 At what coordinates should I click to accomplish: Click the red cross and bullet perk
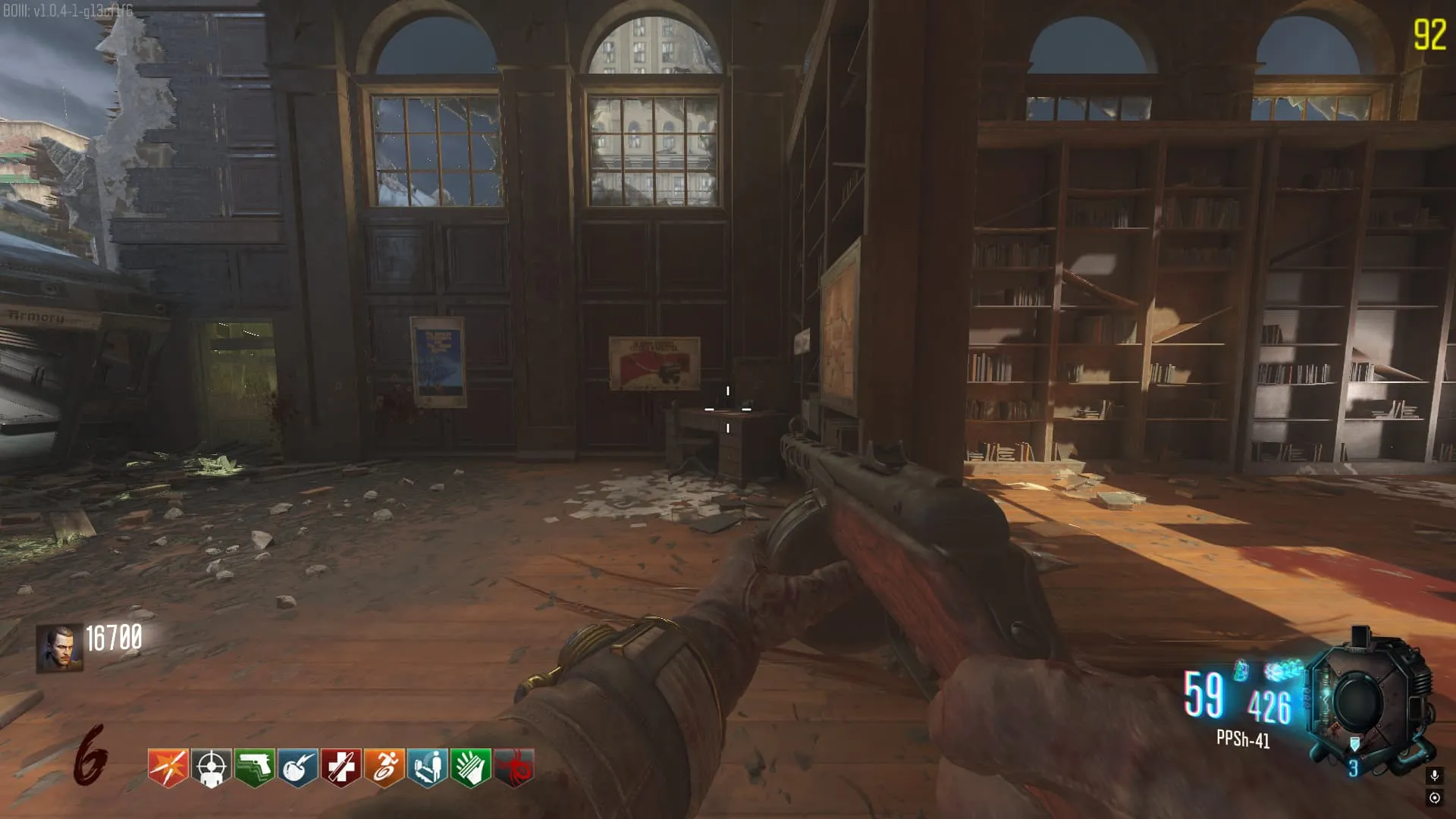(340, 767)
